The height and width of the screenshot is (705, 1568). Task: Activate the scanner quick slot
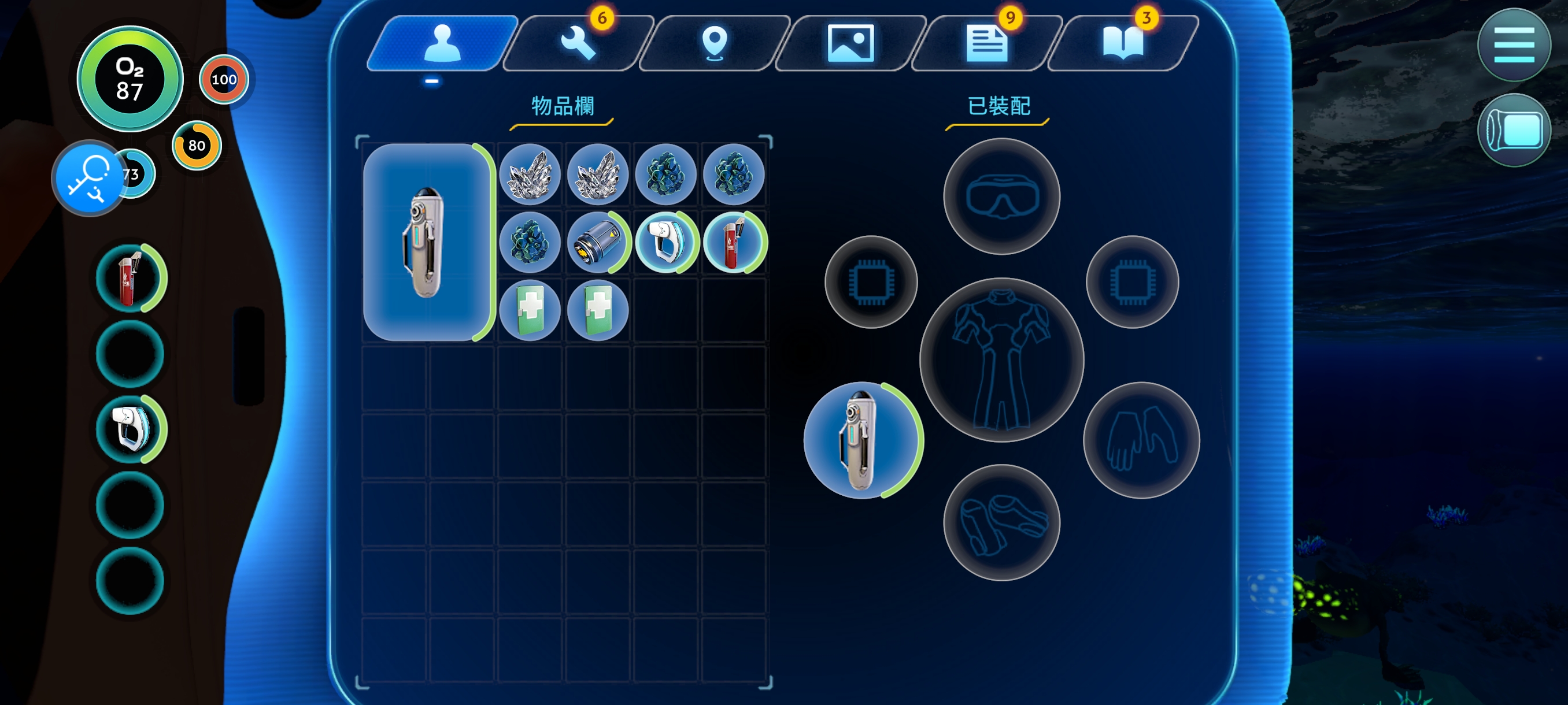pyautogui.click(x=130, y=429)
